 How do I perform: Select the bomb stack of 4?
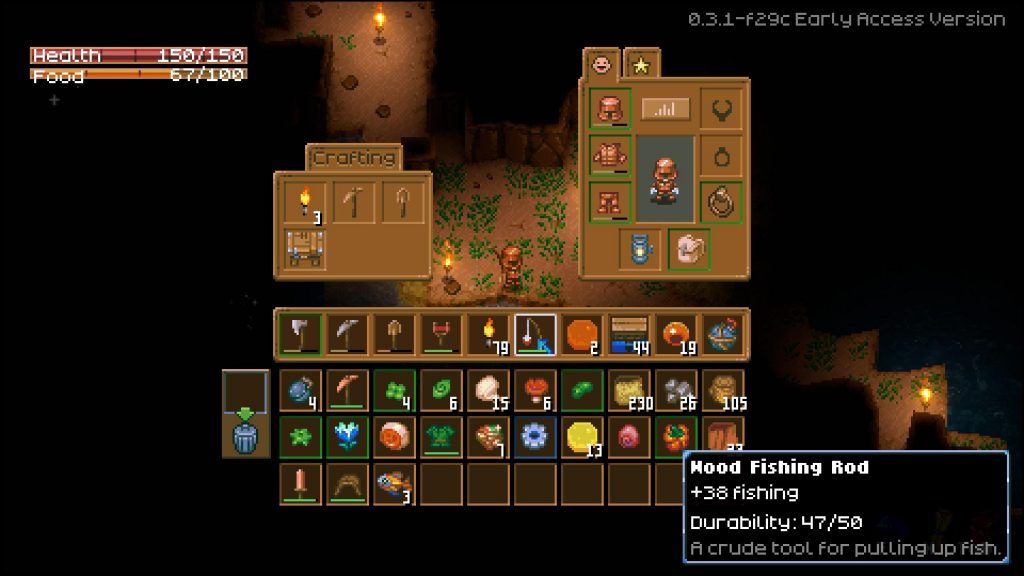point(301,390)
